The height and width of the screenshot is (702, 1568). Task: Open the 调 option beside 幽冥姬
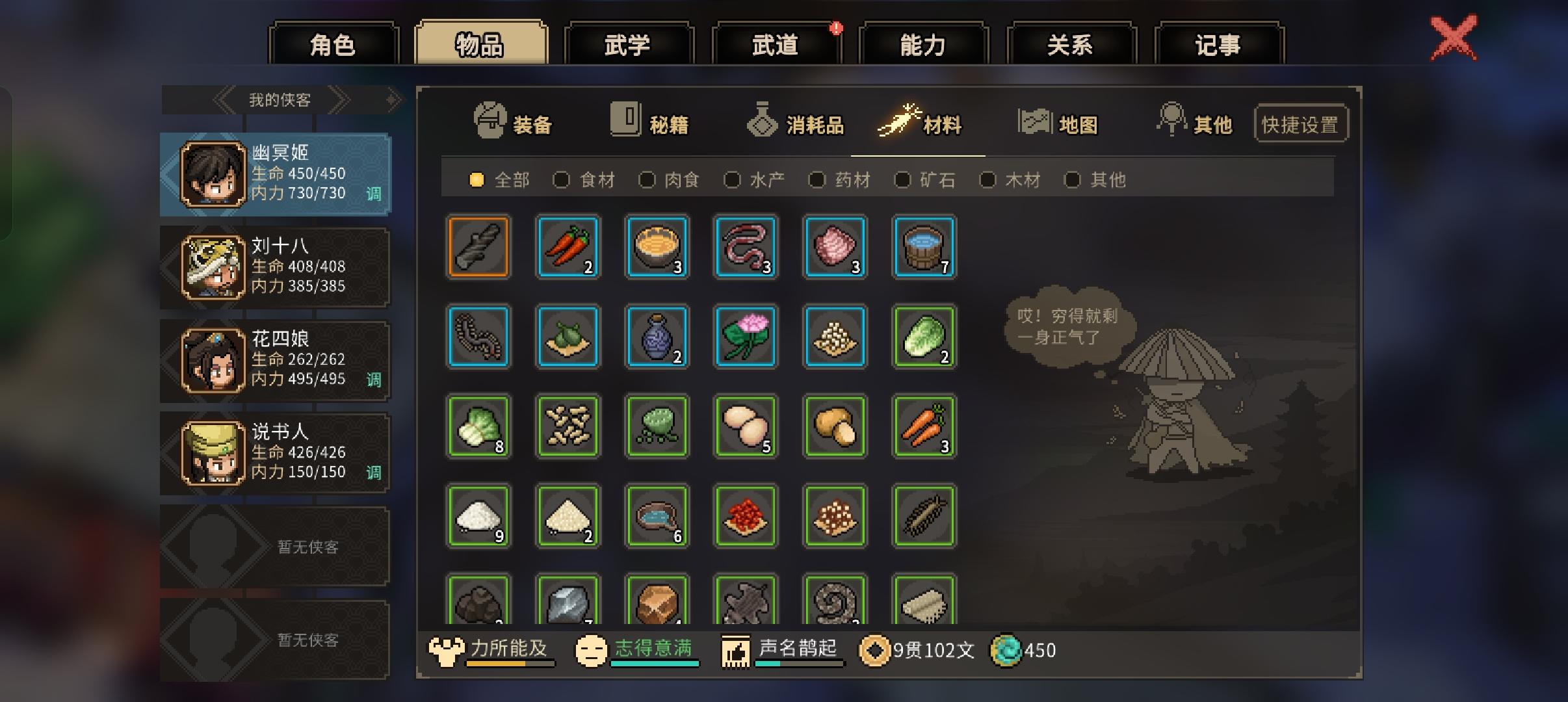373,194
